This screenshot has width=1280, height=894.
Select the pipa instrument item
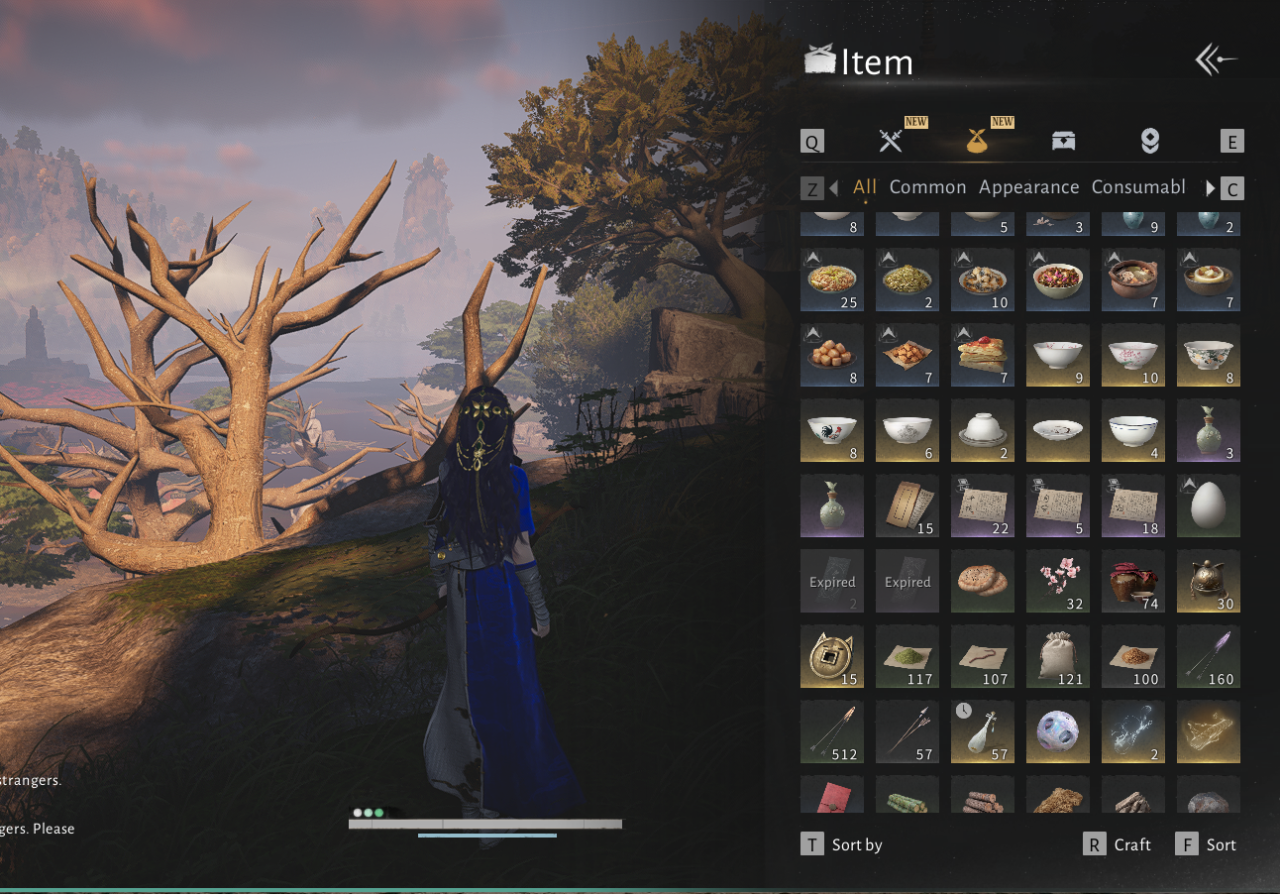[982, 732]
